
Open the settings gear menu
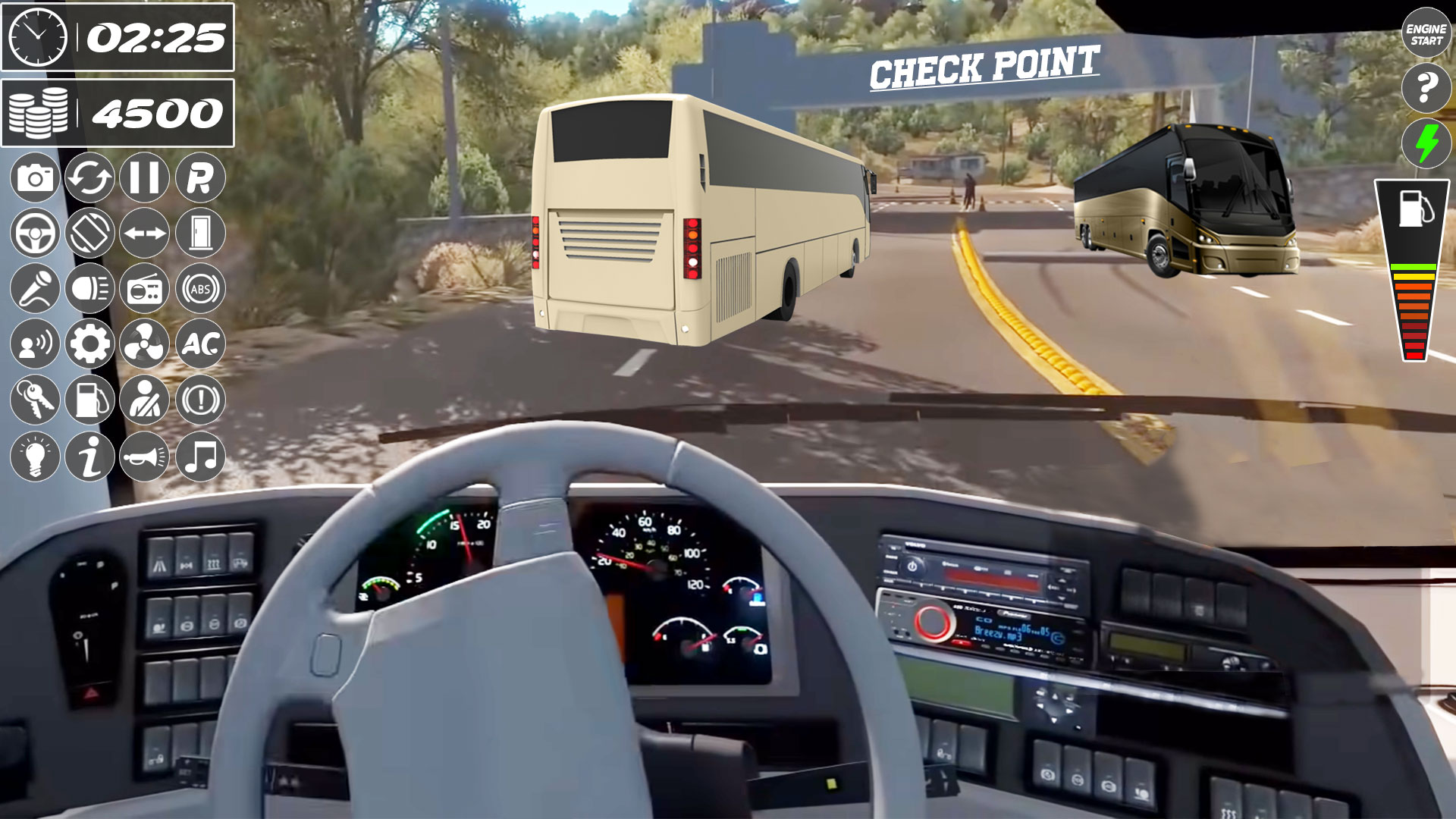[x=89, y=343]
